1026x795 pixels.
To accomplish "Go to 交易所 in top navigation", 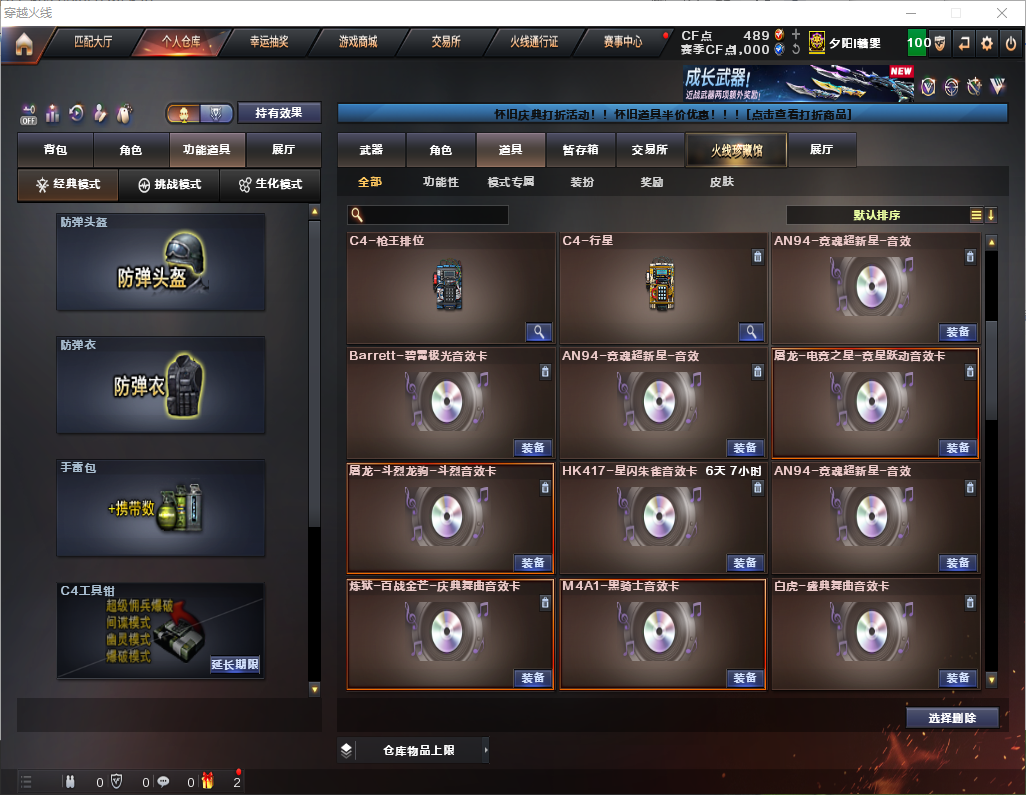I will coord(446,42).
